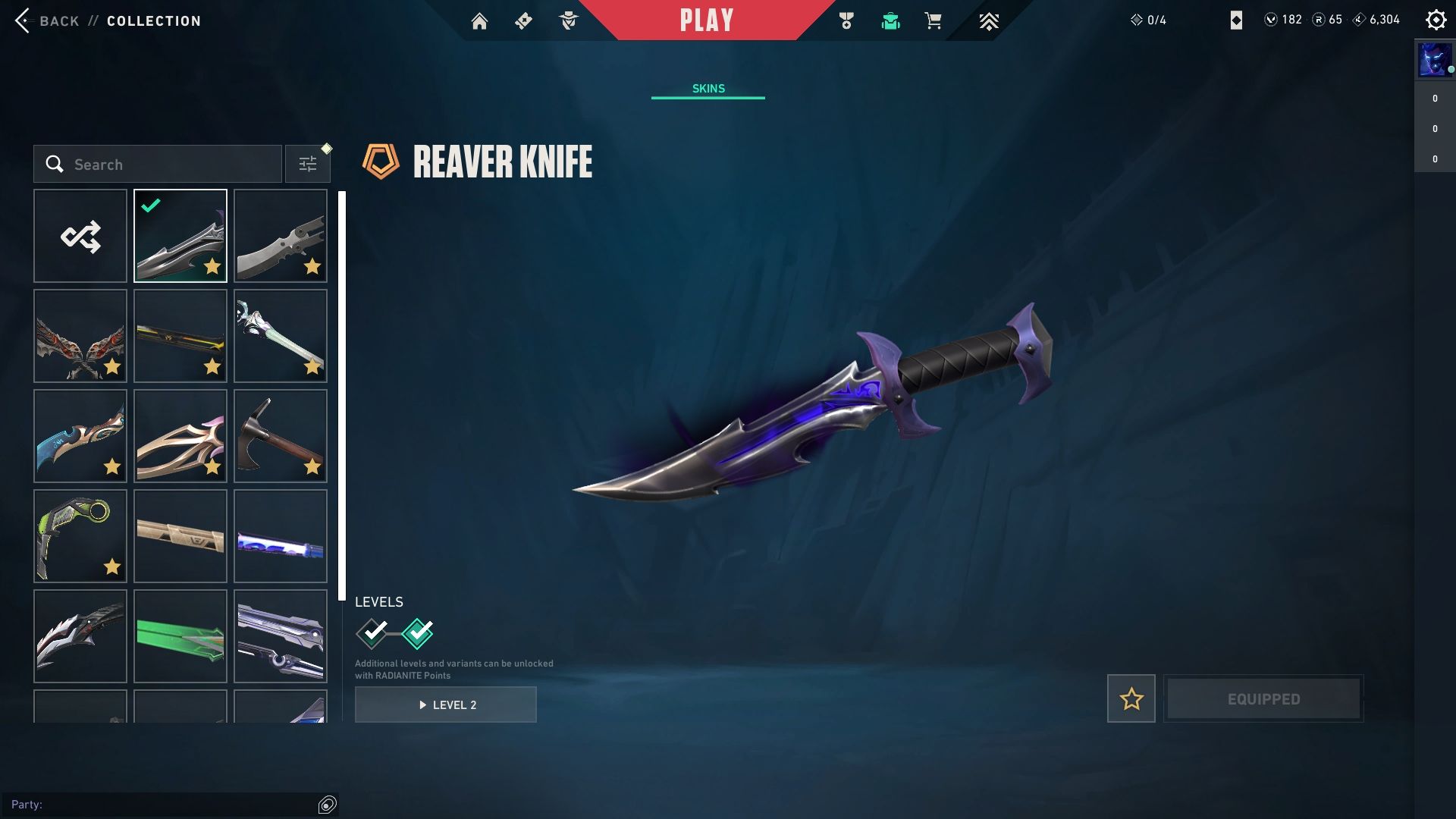Open the store shopping cart
1456x819 pixels.
click(933, 21)
